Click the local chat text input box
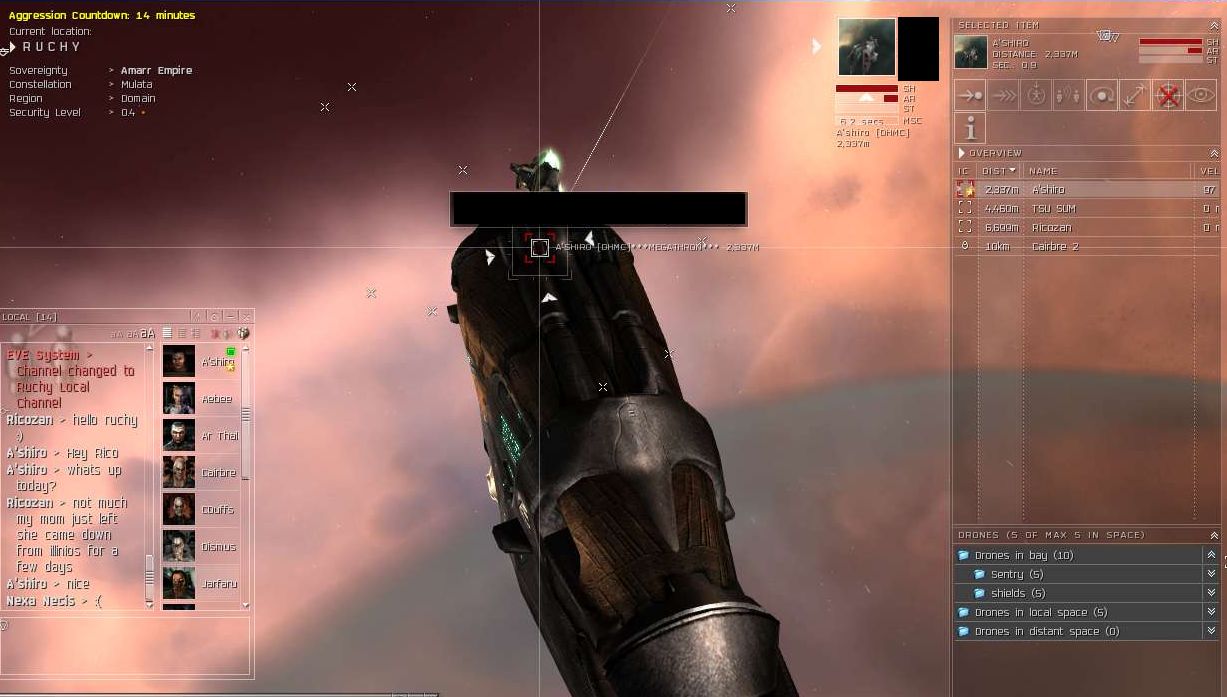The width and height of the screenshot is (1227, 697). coord(125,645)
